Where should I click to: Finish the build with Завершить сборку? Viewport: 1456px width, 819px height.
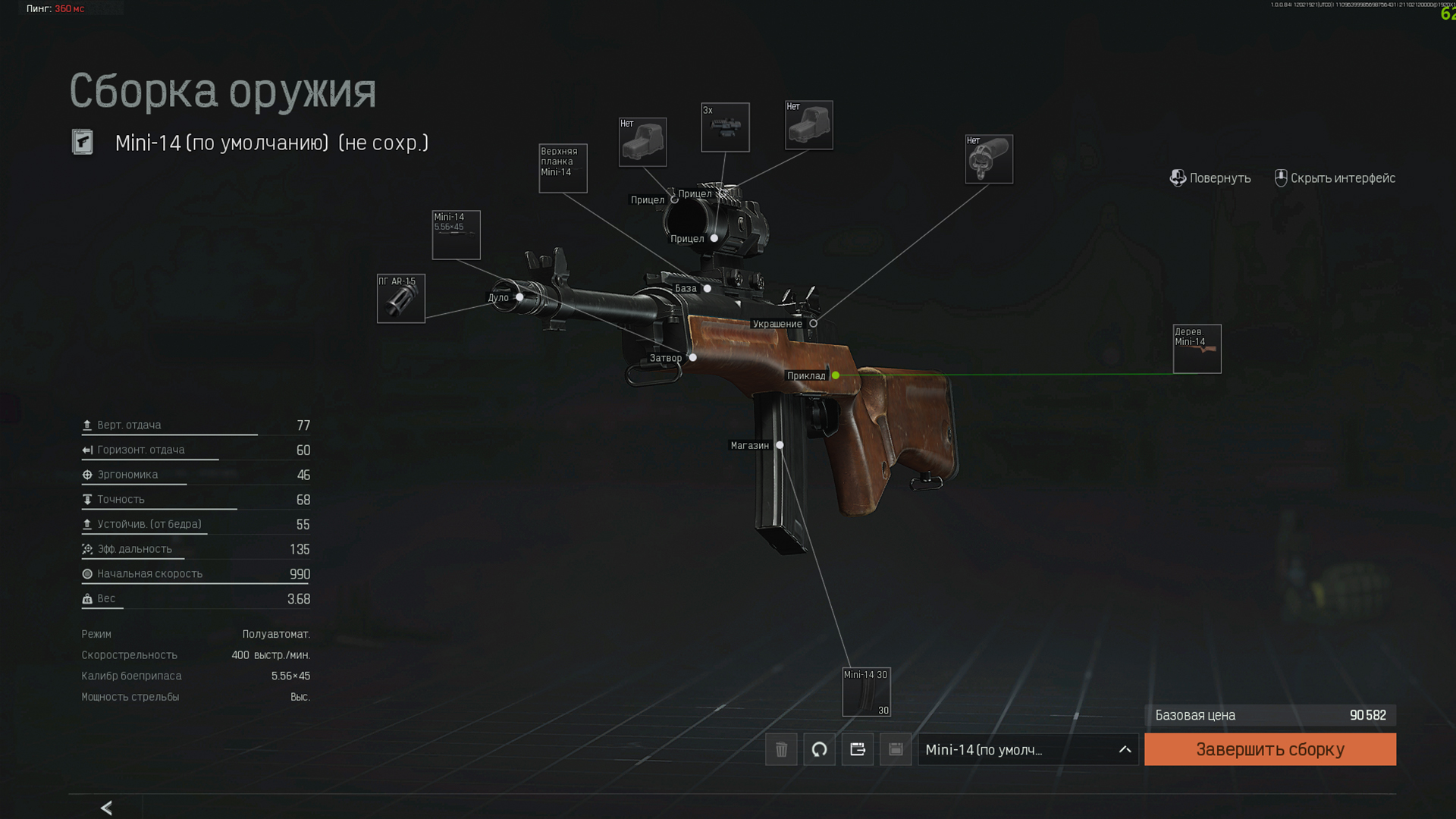(1269, 749)
